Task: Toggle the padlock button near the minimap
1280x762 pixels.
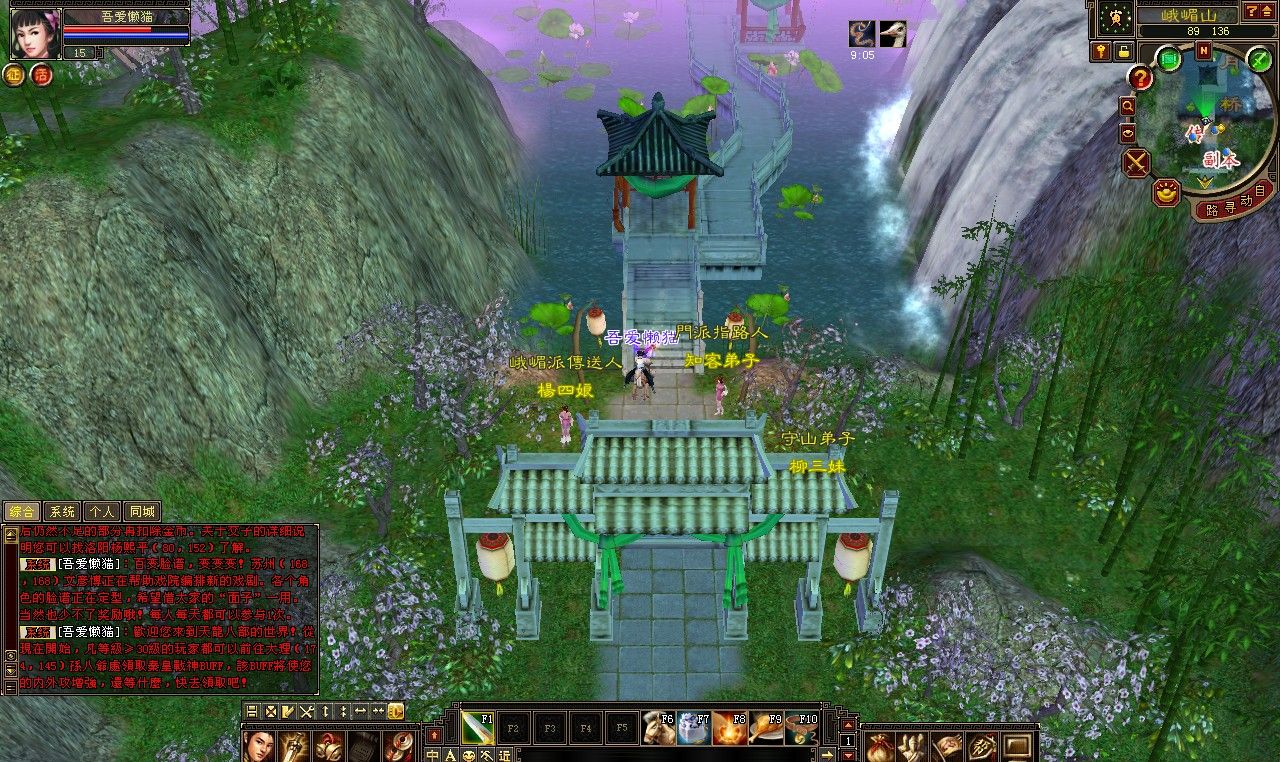Action: point(1124,51)
